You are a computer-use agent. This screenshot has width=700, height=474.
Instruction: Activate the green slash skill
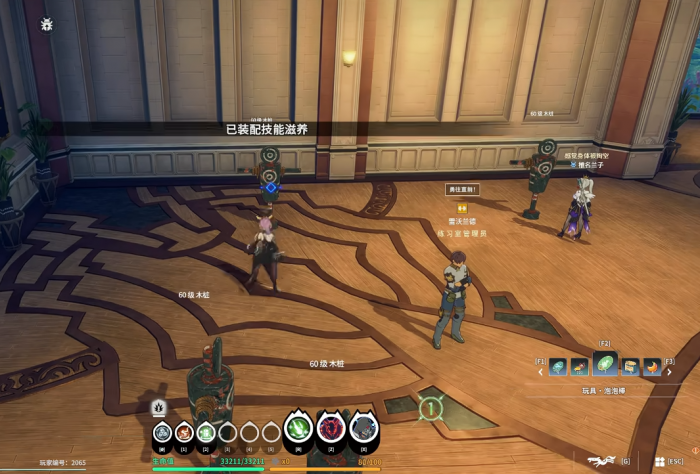(298, 430)
